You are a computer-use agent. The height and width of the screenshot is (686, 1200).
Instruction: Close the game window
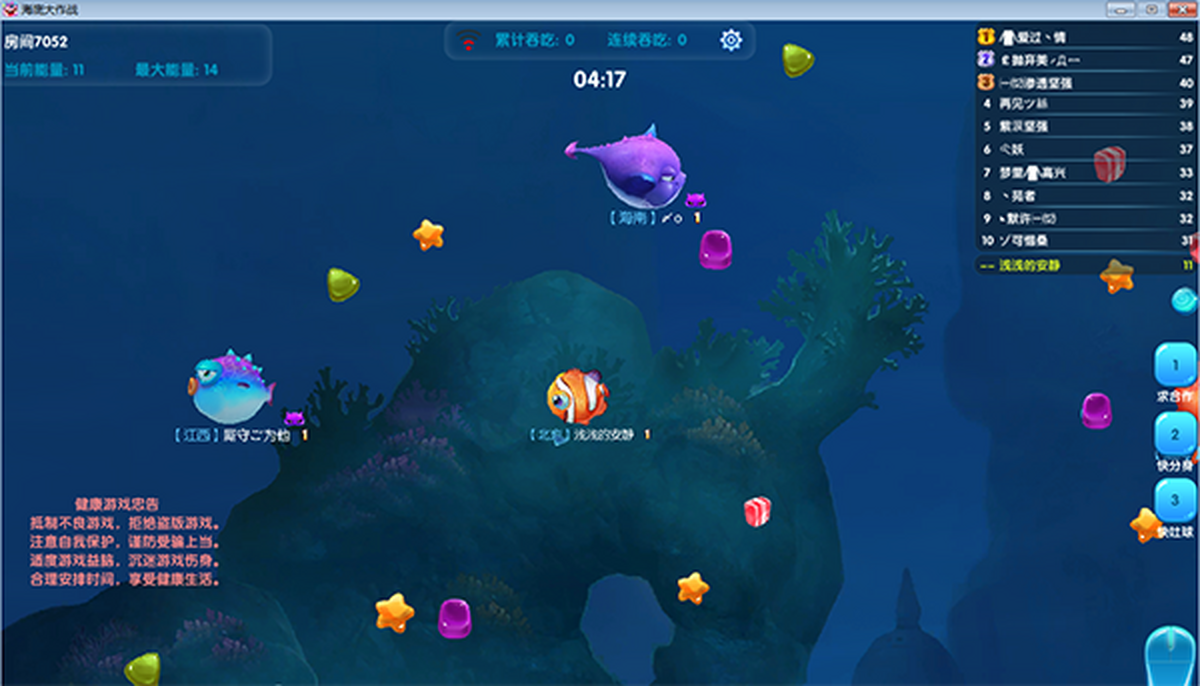pos(1181,9)
